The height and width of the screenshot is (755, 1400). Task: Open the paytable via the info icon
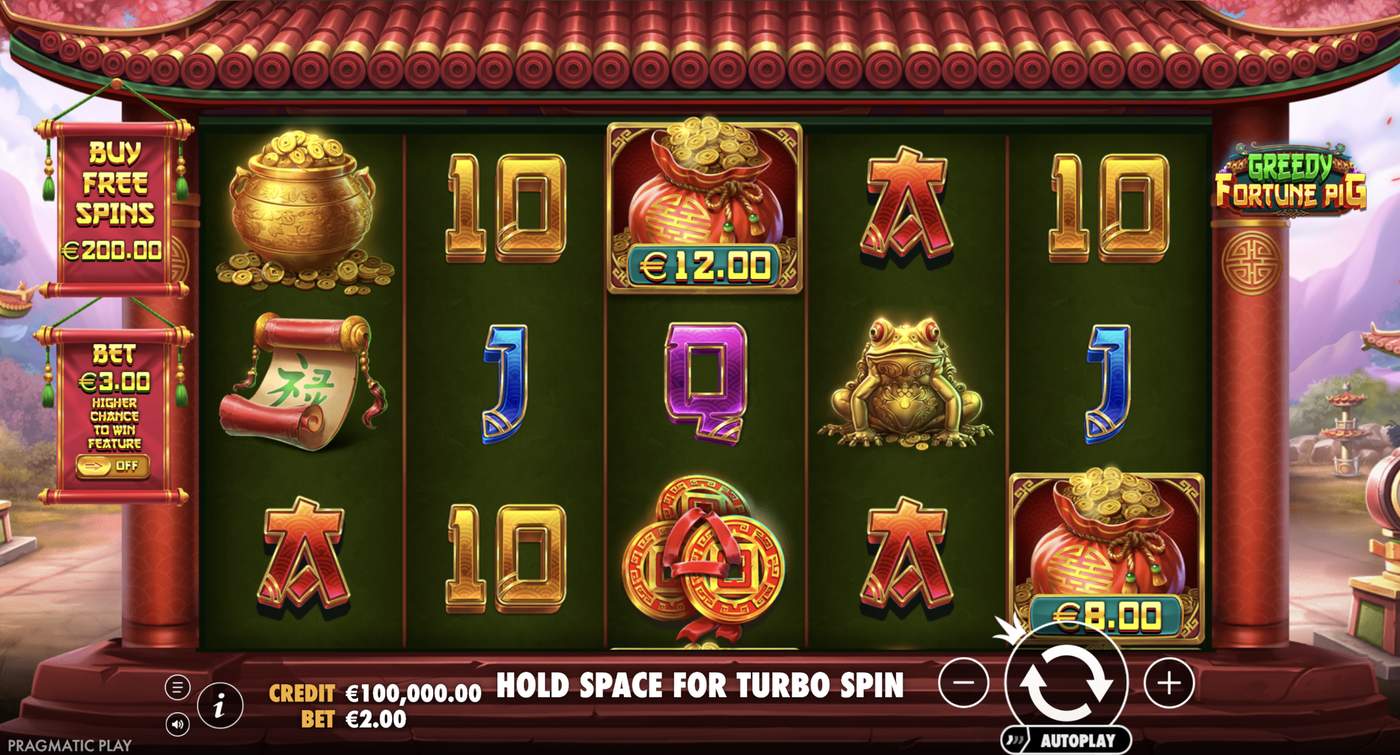click(x=218, y=704)
